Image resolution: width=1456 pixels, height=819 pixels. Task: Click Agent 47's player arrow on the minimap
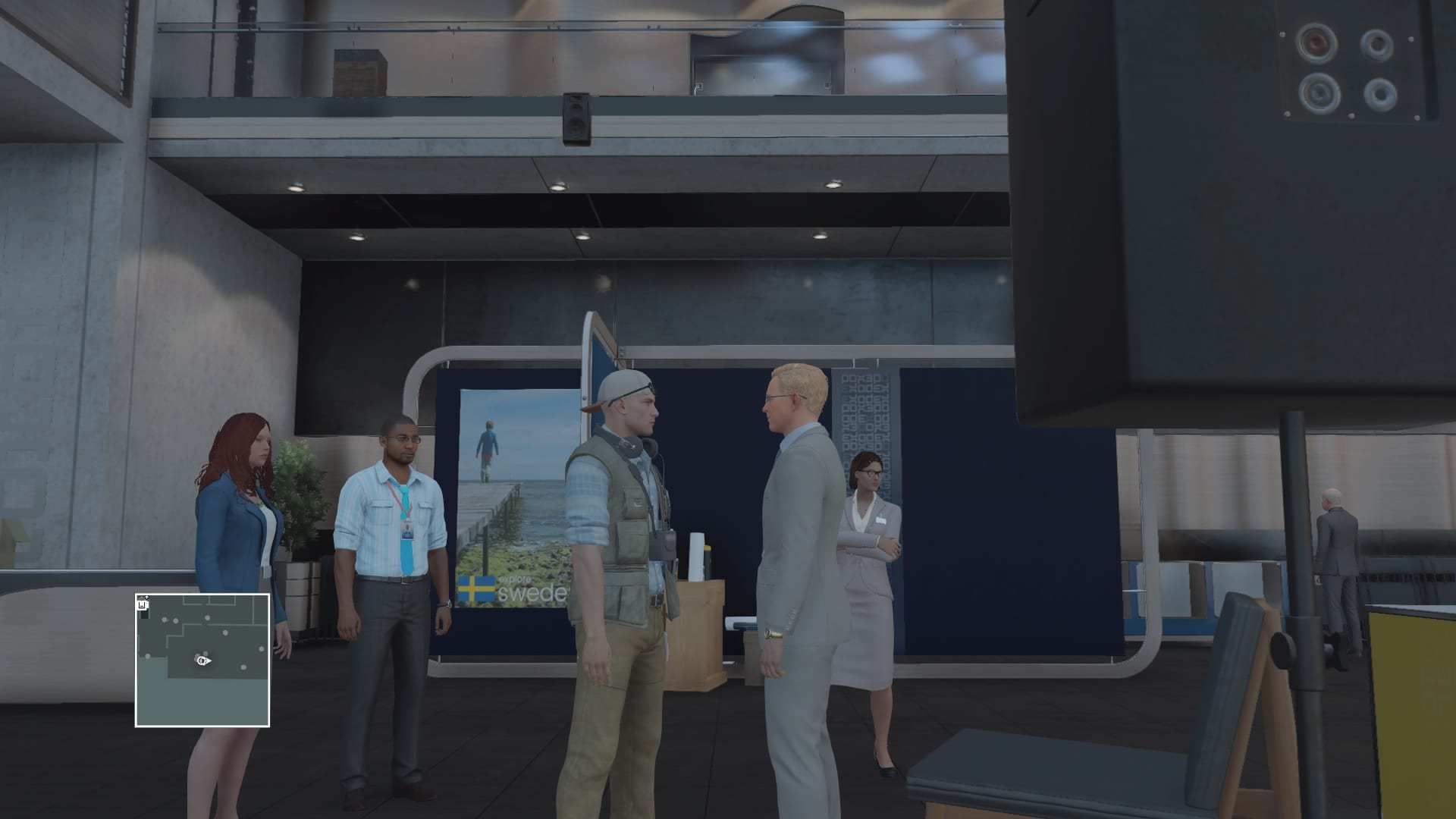pyautogui.click(x=202, y=661)
